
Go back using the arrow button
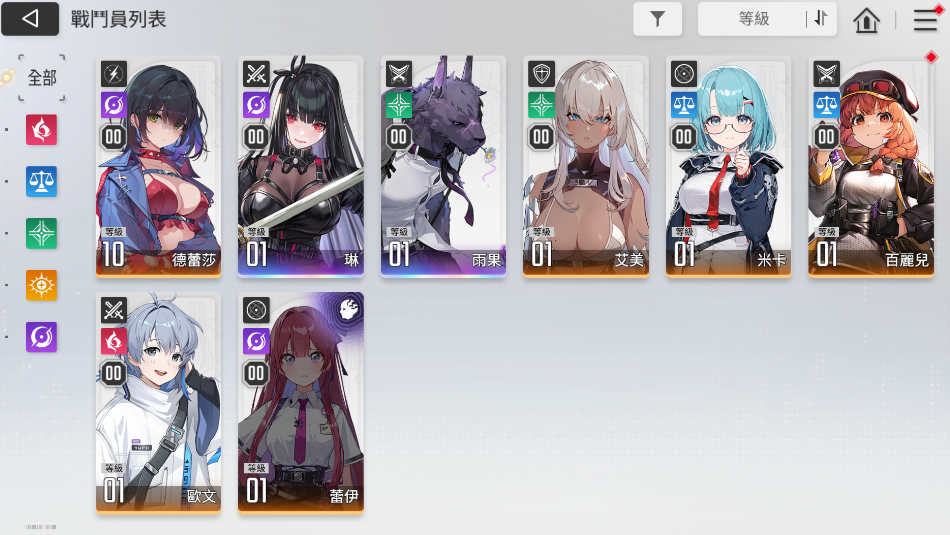30,18
